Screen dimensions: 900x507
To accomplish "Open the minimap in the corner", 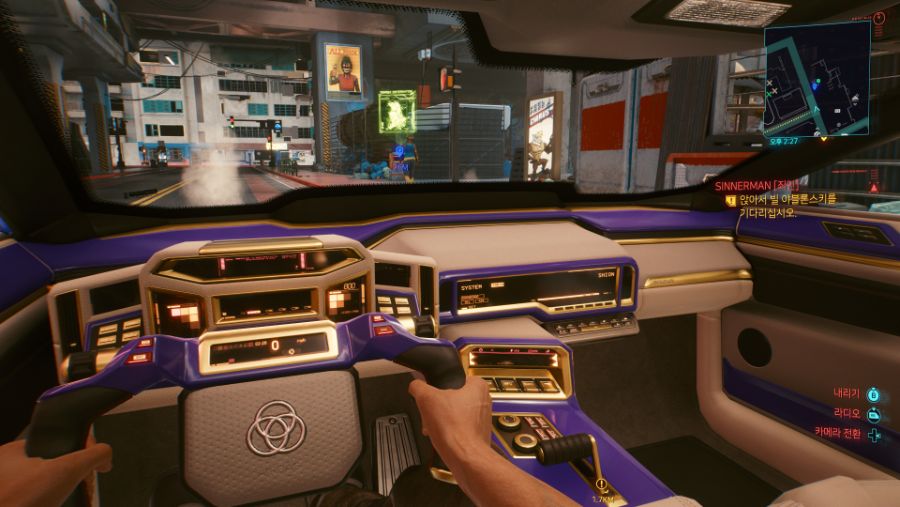I will pos(816,80).
